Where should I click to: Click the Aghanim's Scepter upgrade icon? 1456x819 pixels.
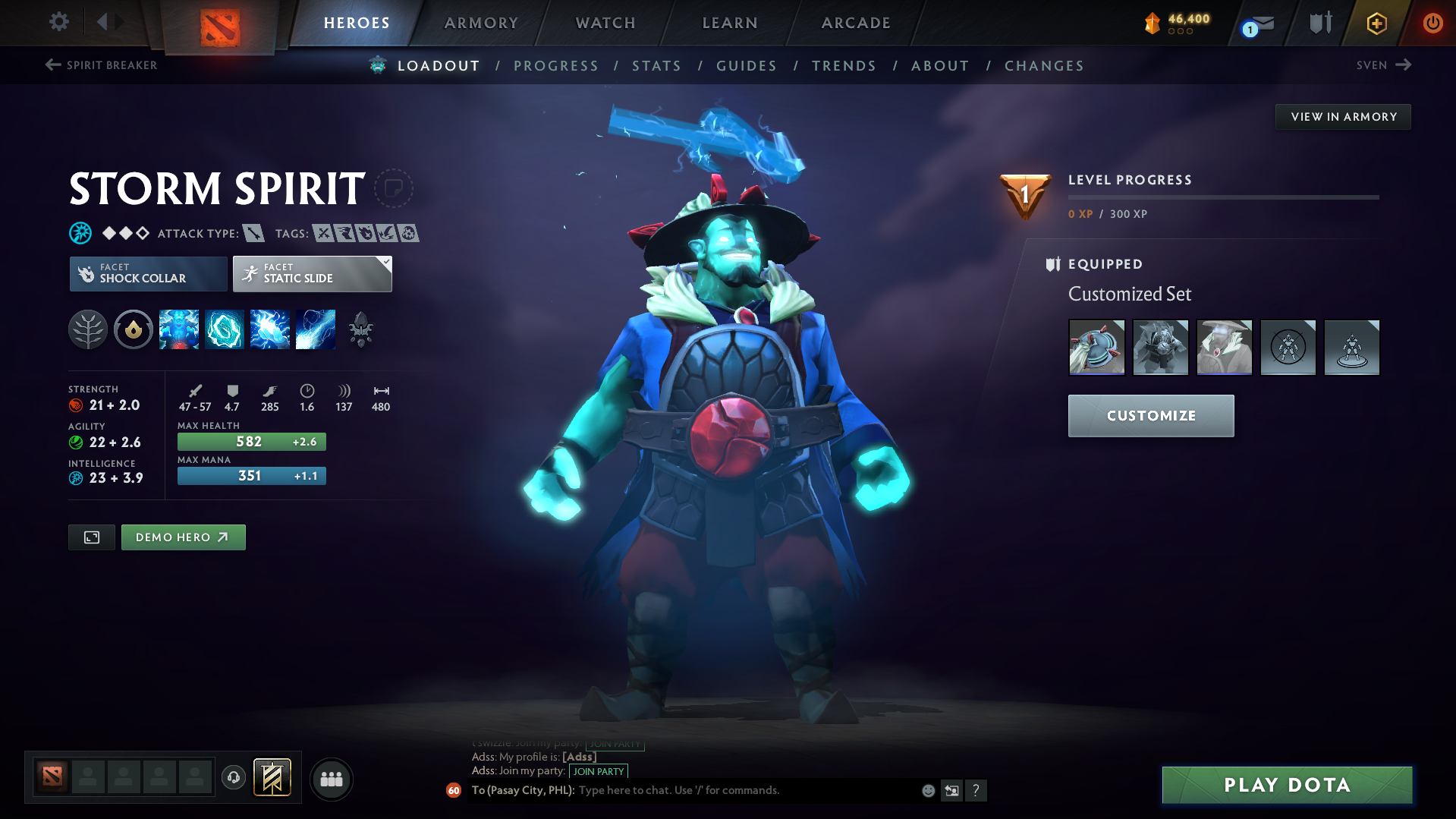coord(361,329)
